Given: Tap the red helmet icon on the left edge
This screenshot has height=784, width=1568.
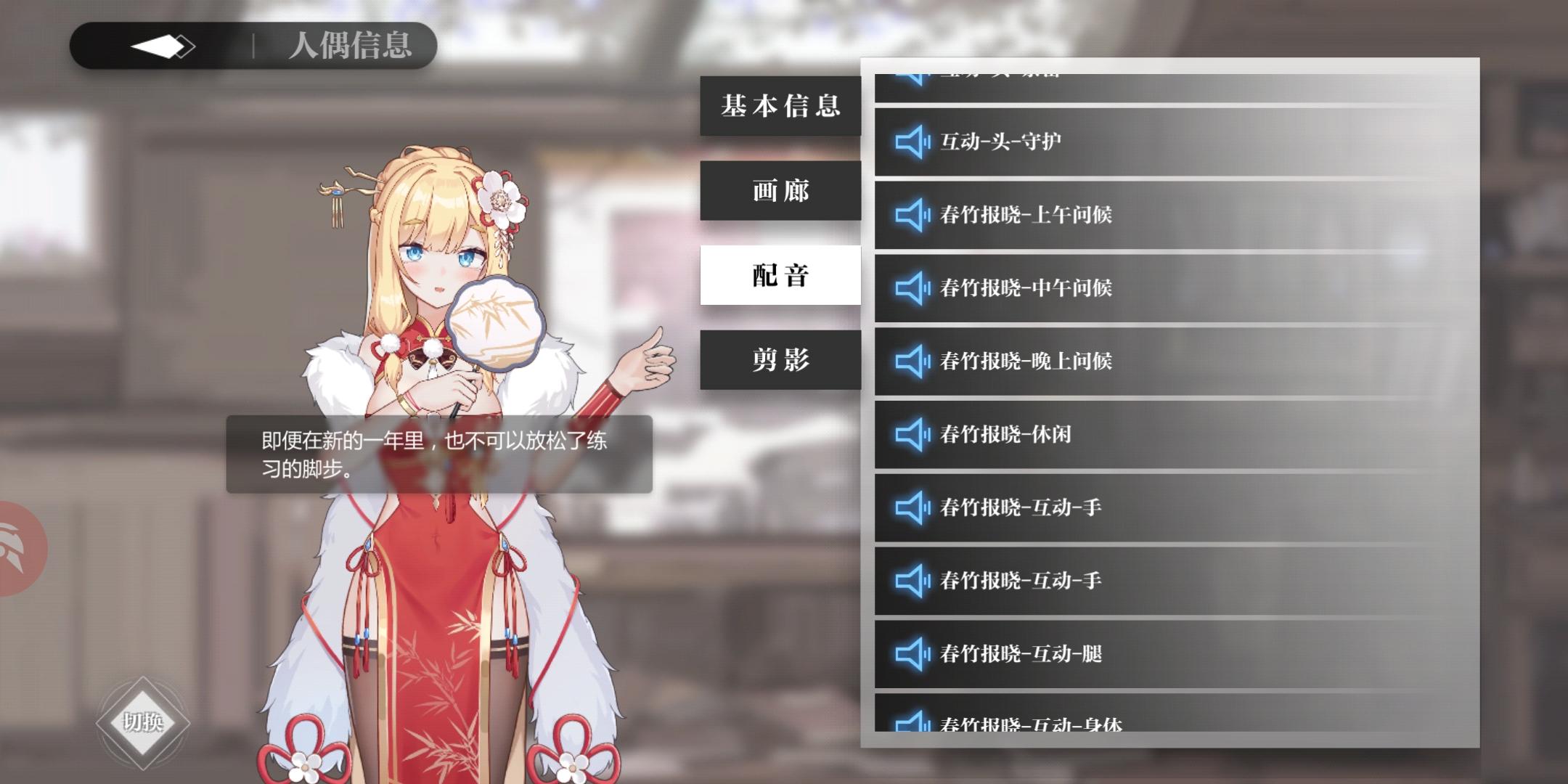Looking at the screenshot, I should coord(16,548).
